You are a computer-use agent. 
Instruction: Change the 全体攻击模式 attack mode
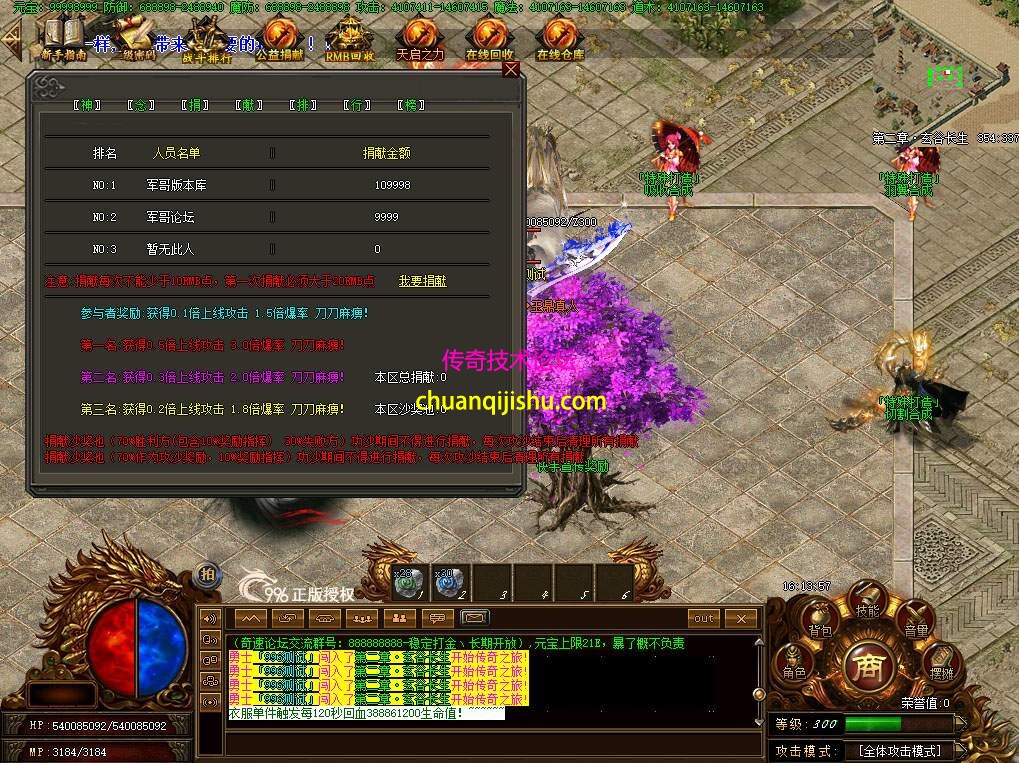pyautogui.click(x=899, y=750)
